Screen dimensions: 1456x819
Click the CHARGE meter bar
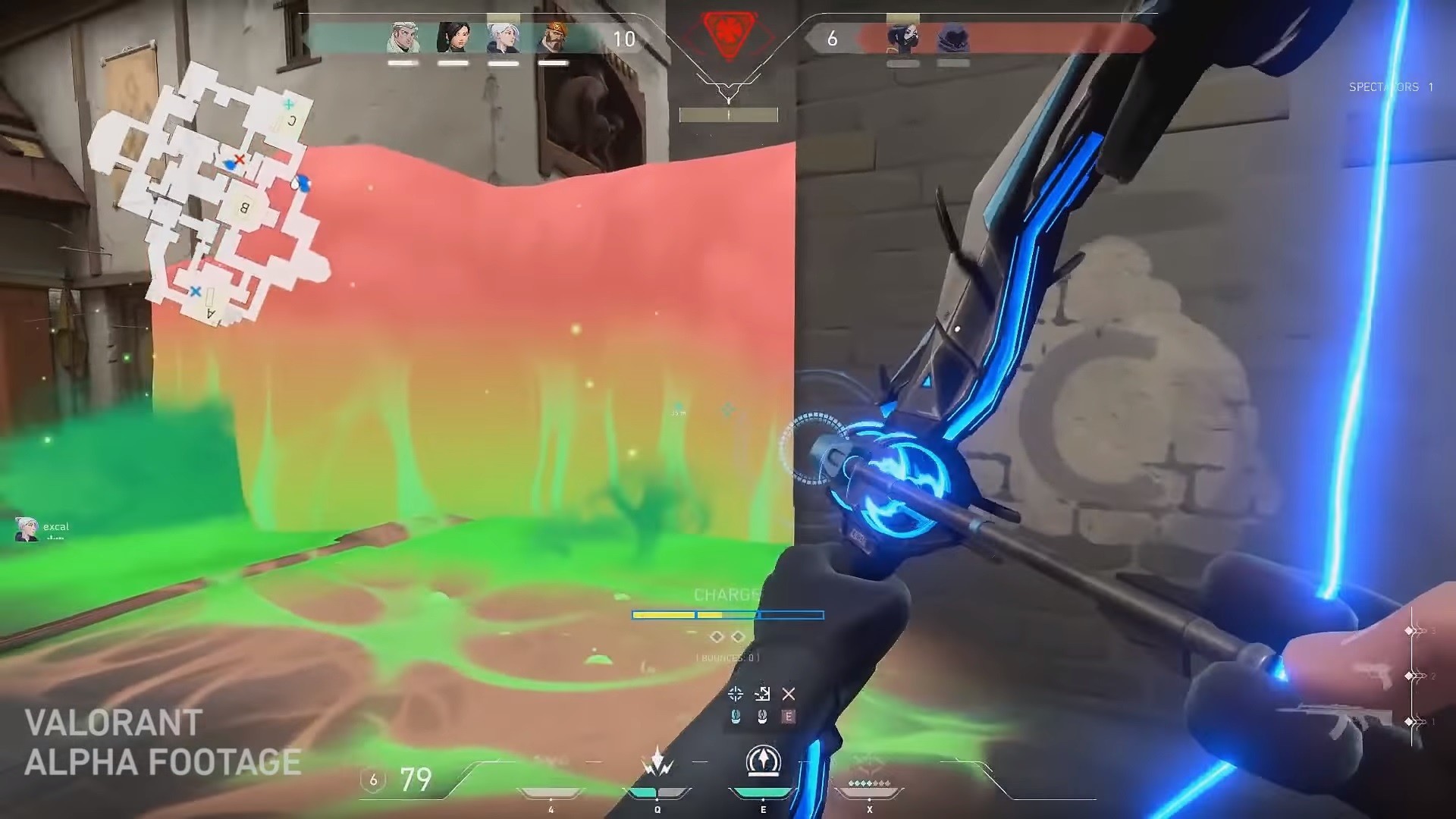(728, 617)
